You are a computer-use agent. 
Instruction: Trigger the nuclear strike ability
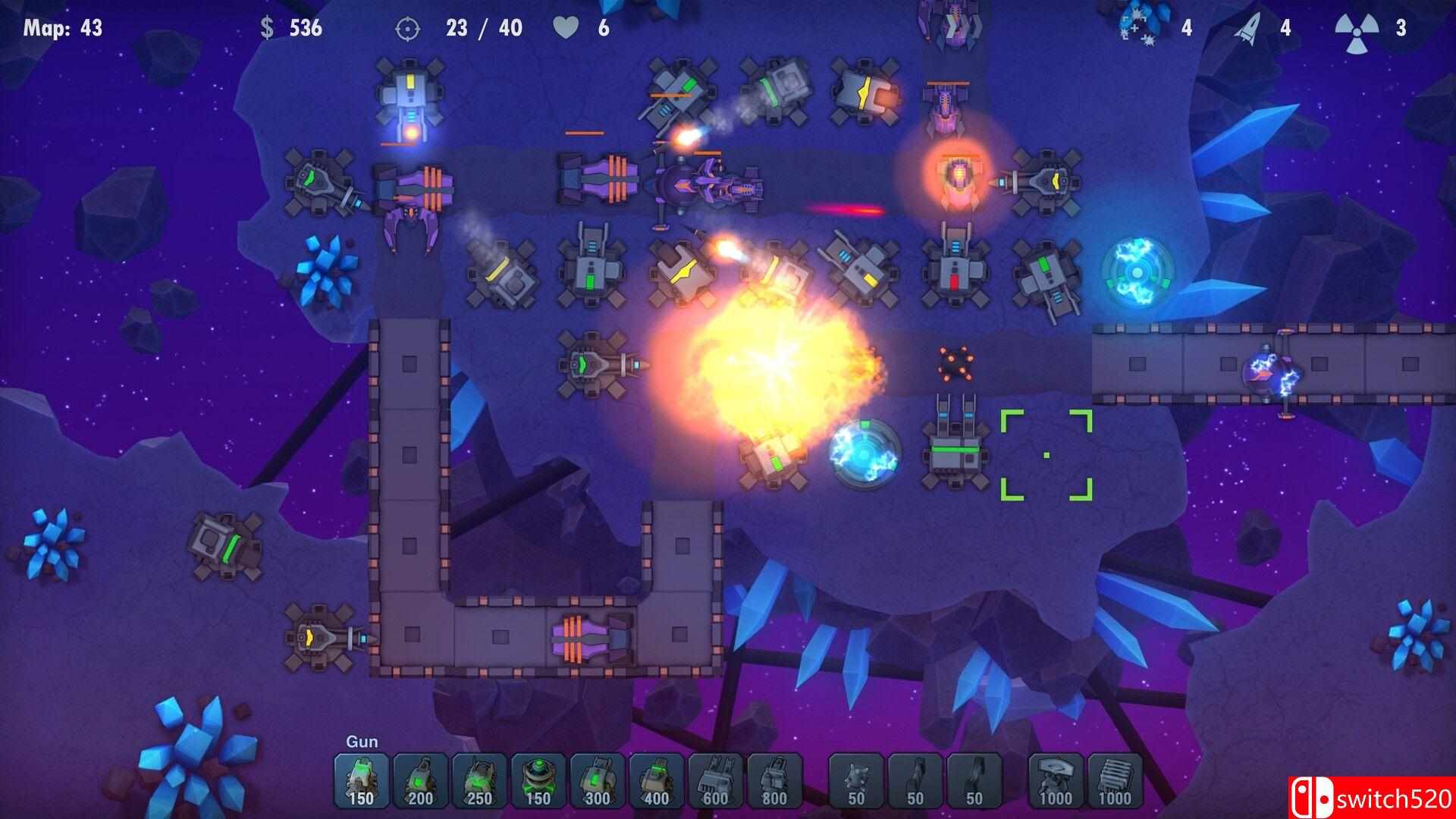(x=1356, y=29)
